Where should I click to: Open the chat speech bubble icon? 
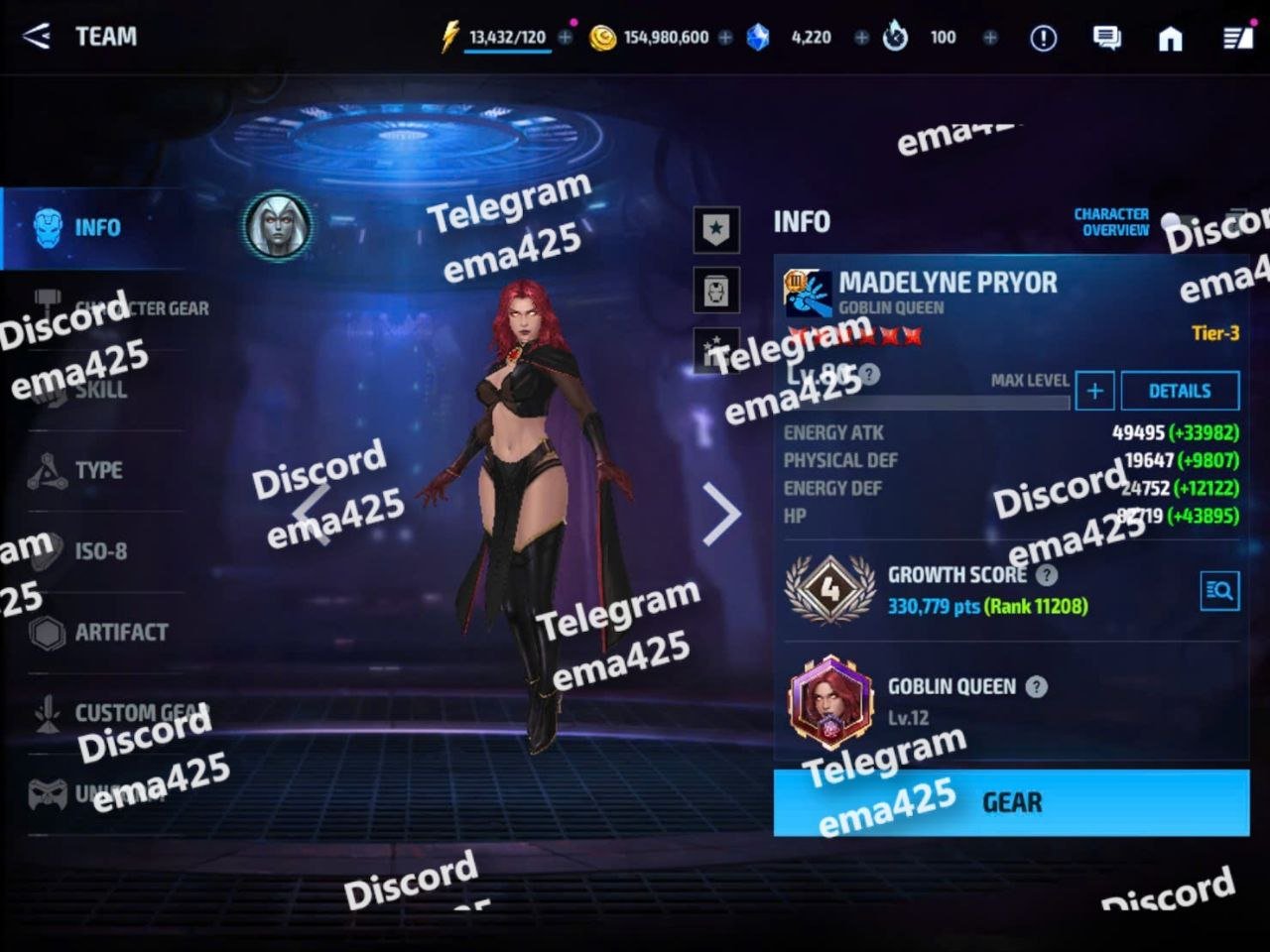1106,38
